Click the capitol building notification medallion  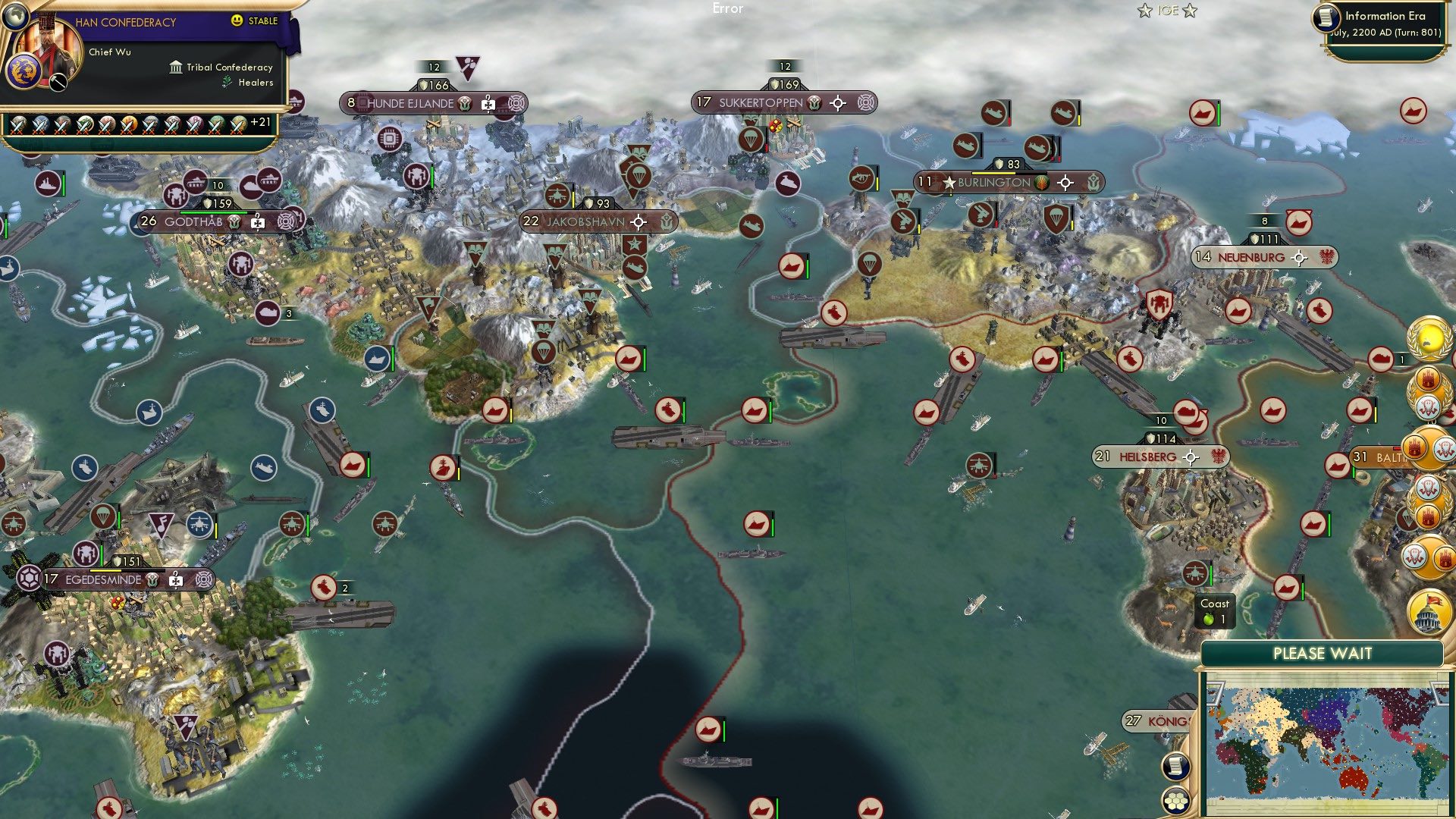point(1428,610)
